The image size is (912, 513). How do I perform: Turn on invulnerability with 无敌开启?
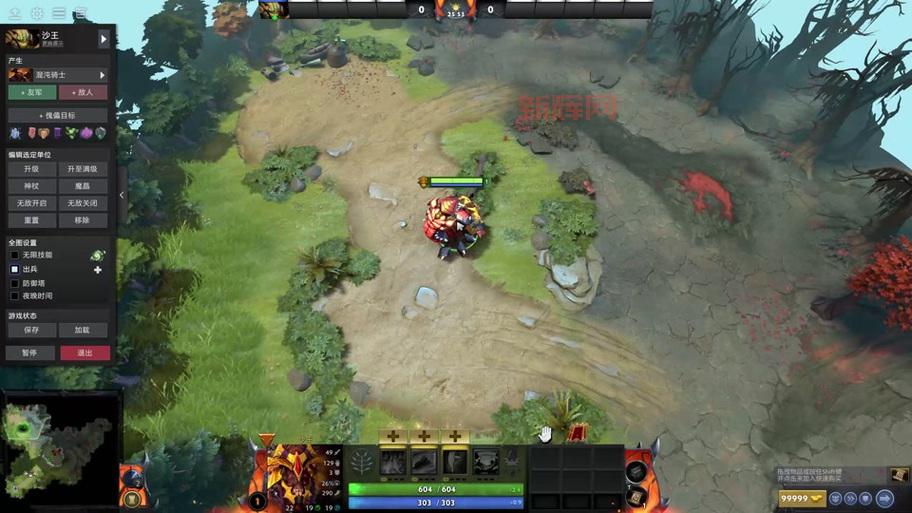[x=32, y=203]
